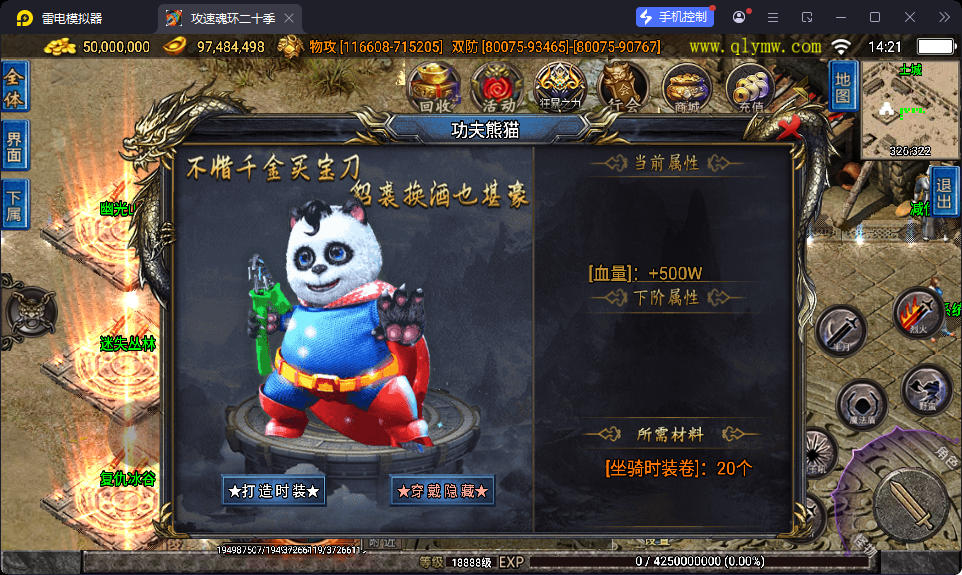
Task: Click the 退出 exit button
Action: pyautogui.click(x=945, y=192)
